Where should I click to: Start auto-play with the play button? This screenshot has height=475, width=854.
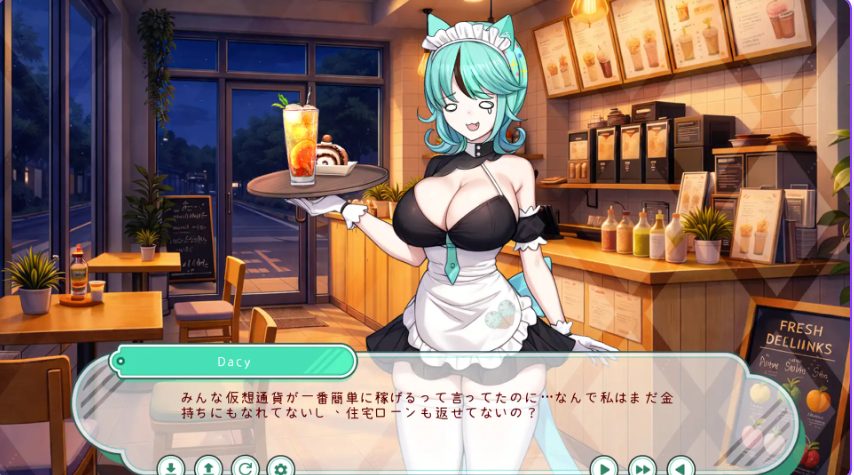point(604,467)
